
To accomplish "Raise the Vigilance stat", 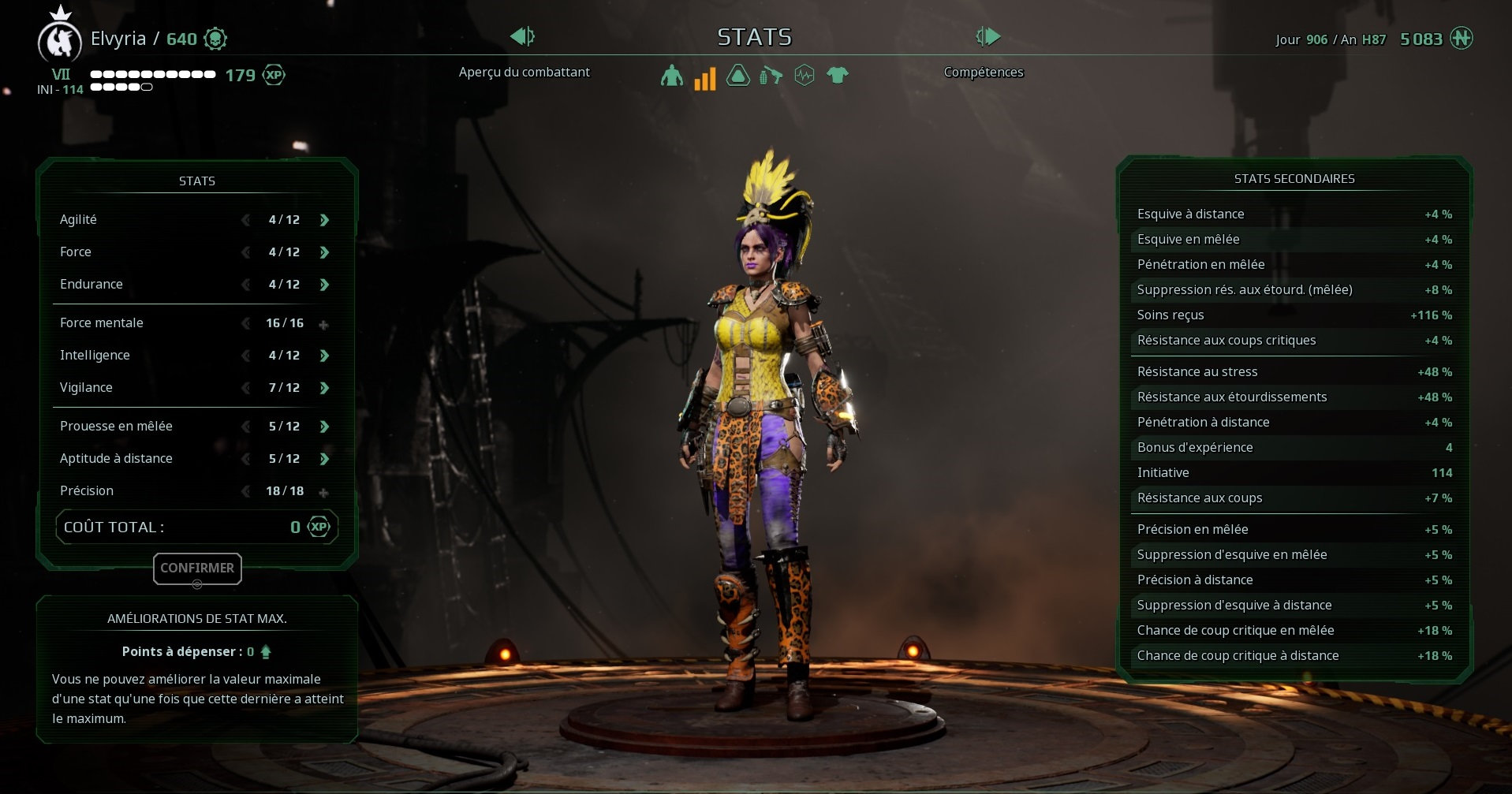I will (324, 388).
